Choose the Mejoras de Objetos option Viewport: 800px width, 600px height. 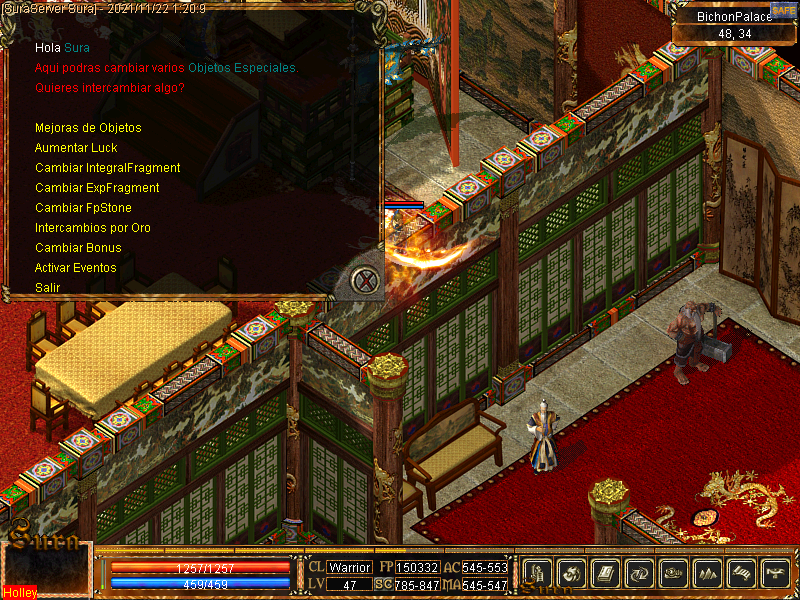pyautogui.click(x=88, y=128)
